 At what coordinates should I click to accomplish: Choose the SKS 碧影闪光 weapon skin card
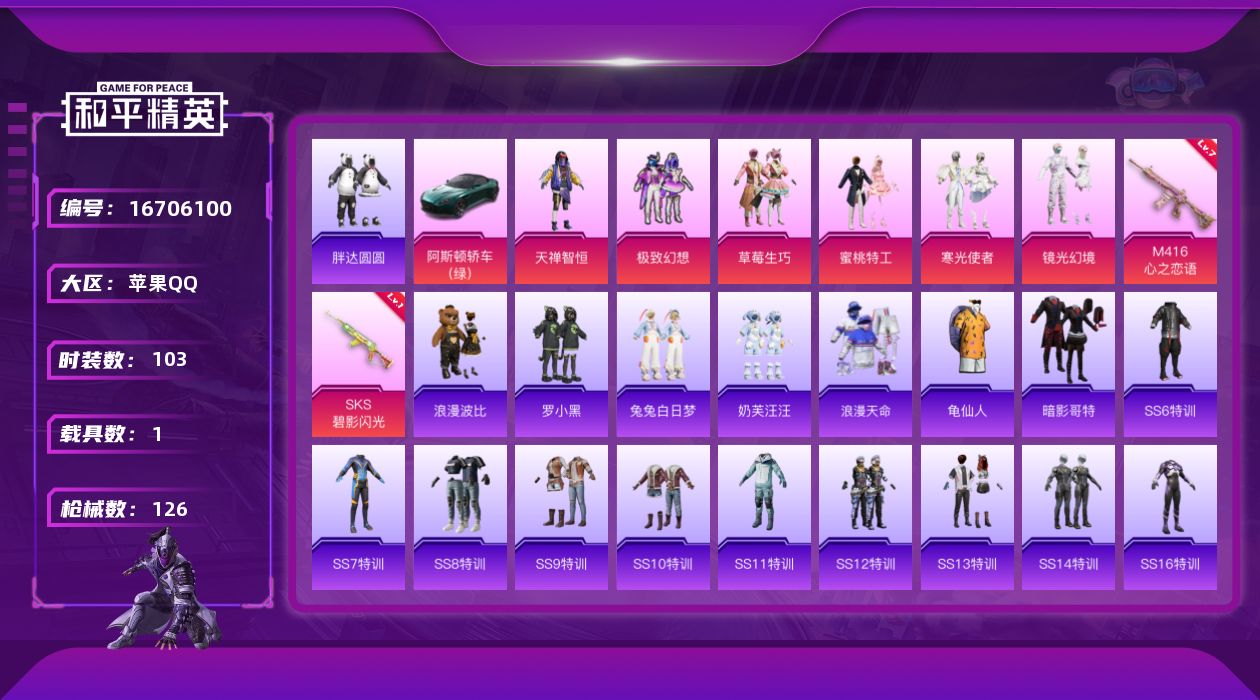(358, 364)
